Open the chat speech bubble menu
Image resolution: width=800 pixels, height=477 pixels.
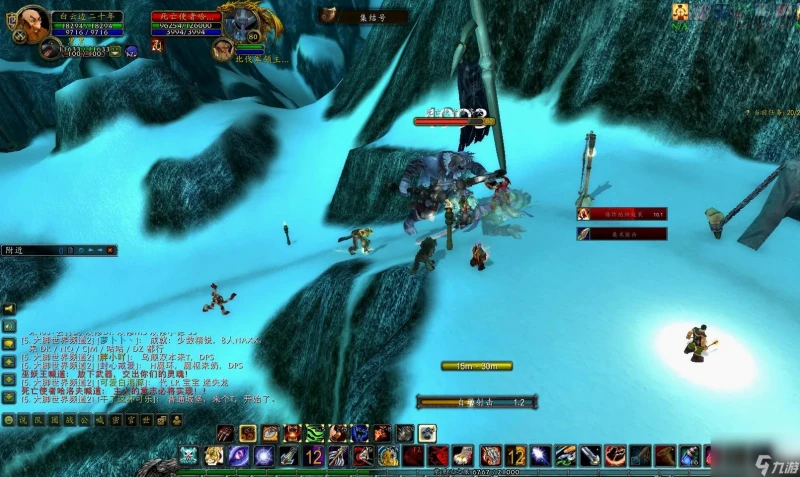tap(8, 344)
